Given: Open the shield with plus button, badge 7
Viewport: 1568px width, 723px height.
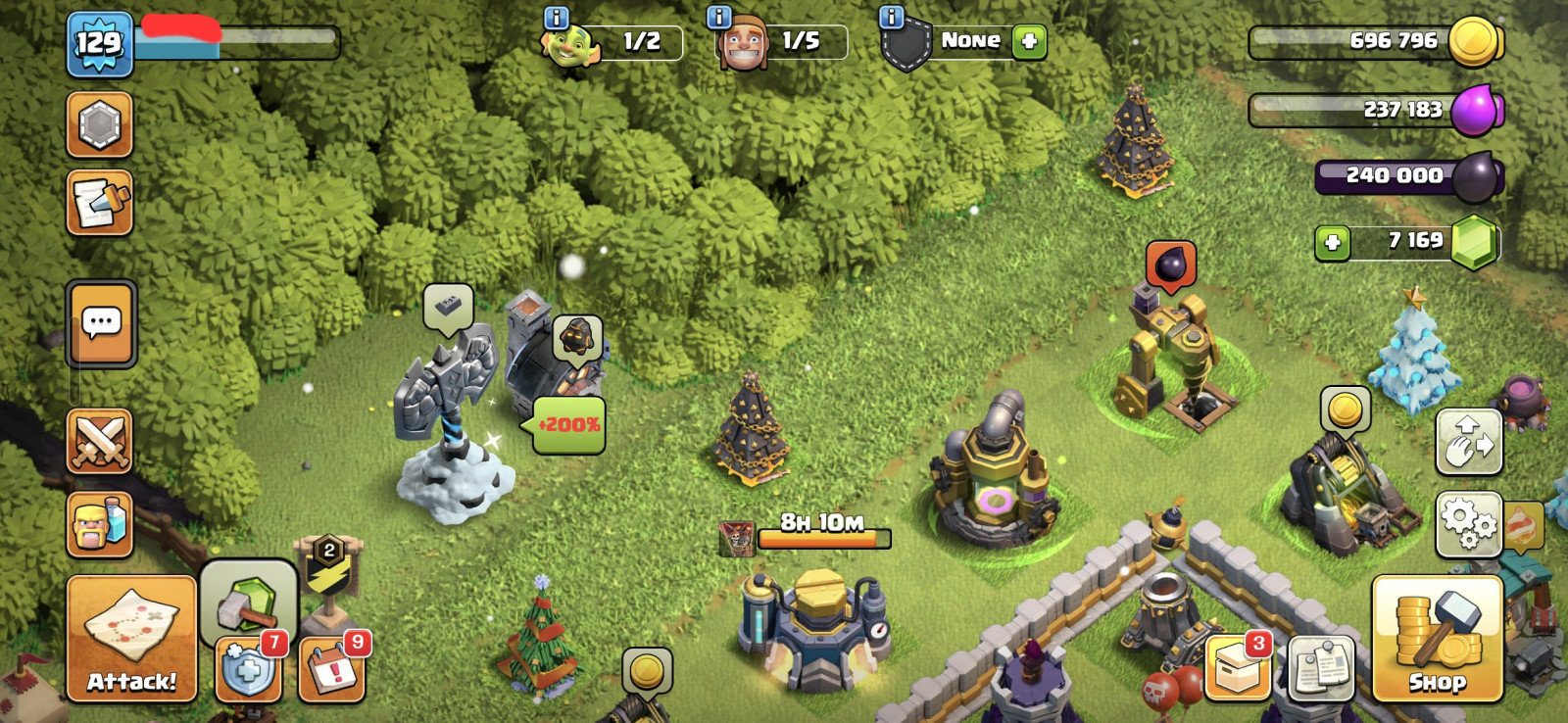Looking at the screenshot, I should click(248, 670).
